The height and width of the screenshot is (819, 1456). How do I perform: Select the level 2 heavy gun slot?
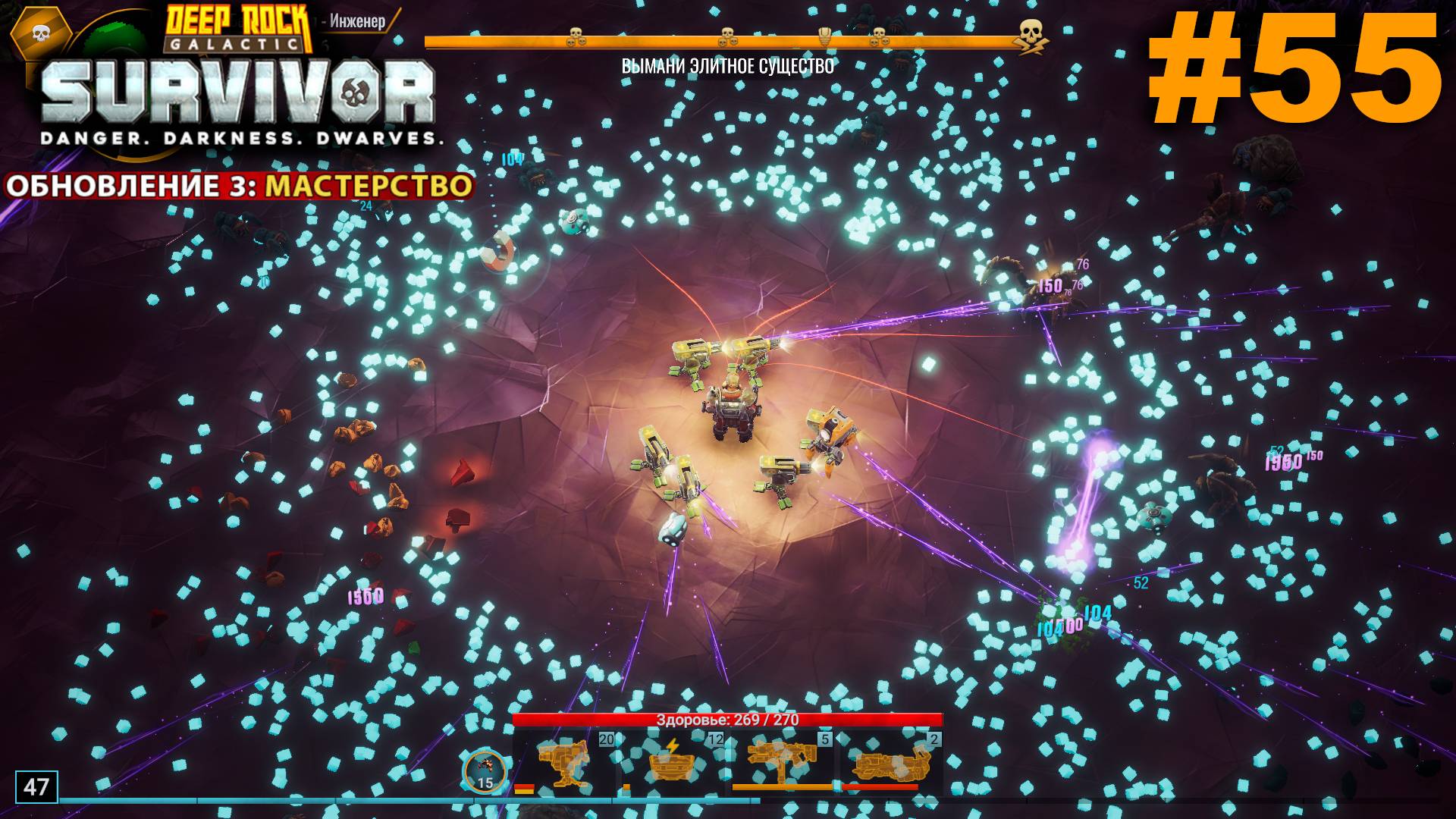892,763
